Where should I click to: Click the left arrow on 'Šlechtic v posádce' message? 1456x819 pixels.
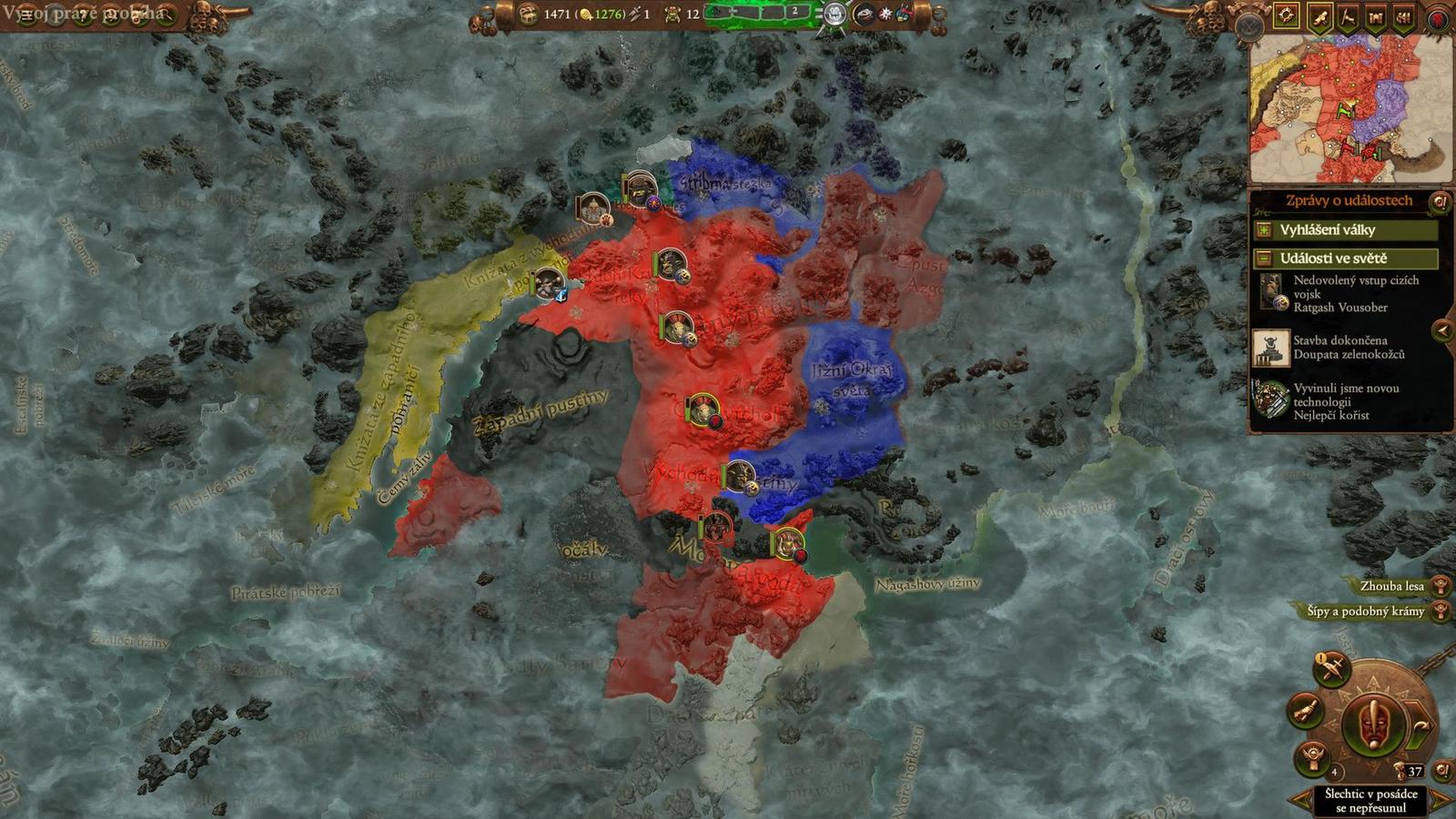(1299, 798)
